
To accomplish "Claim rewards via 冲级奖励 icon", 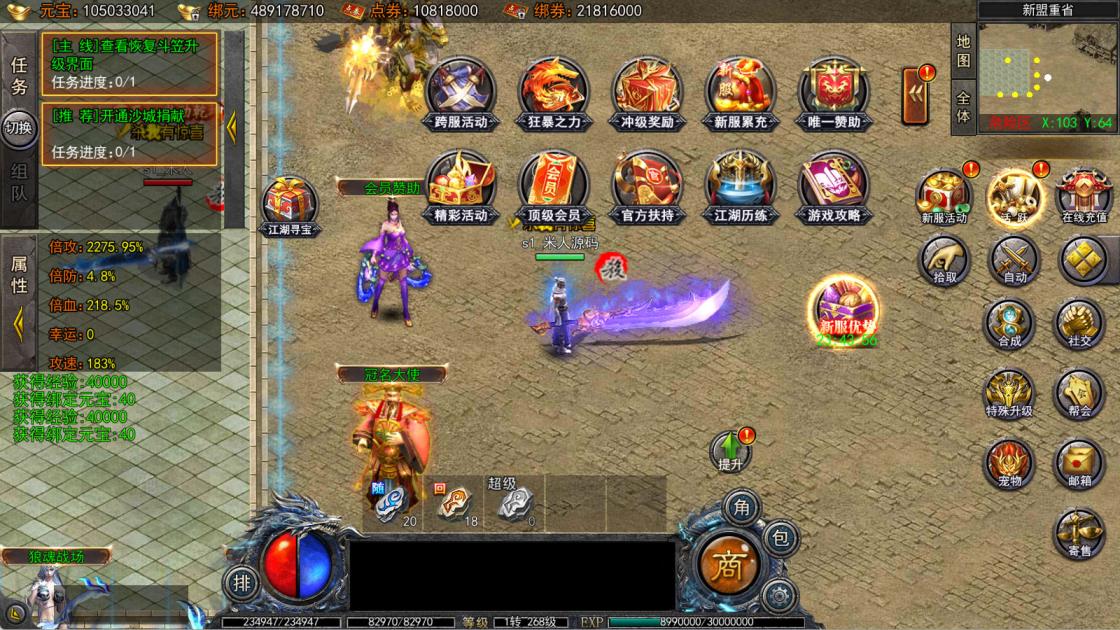I will pos(646,94).
